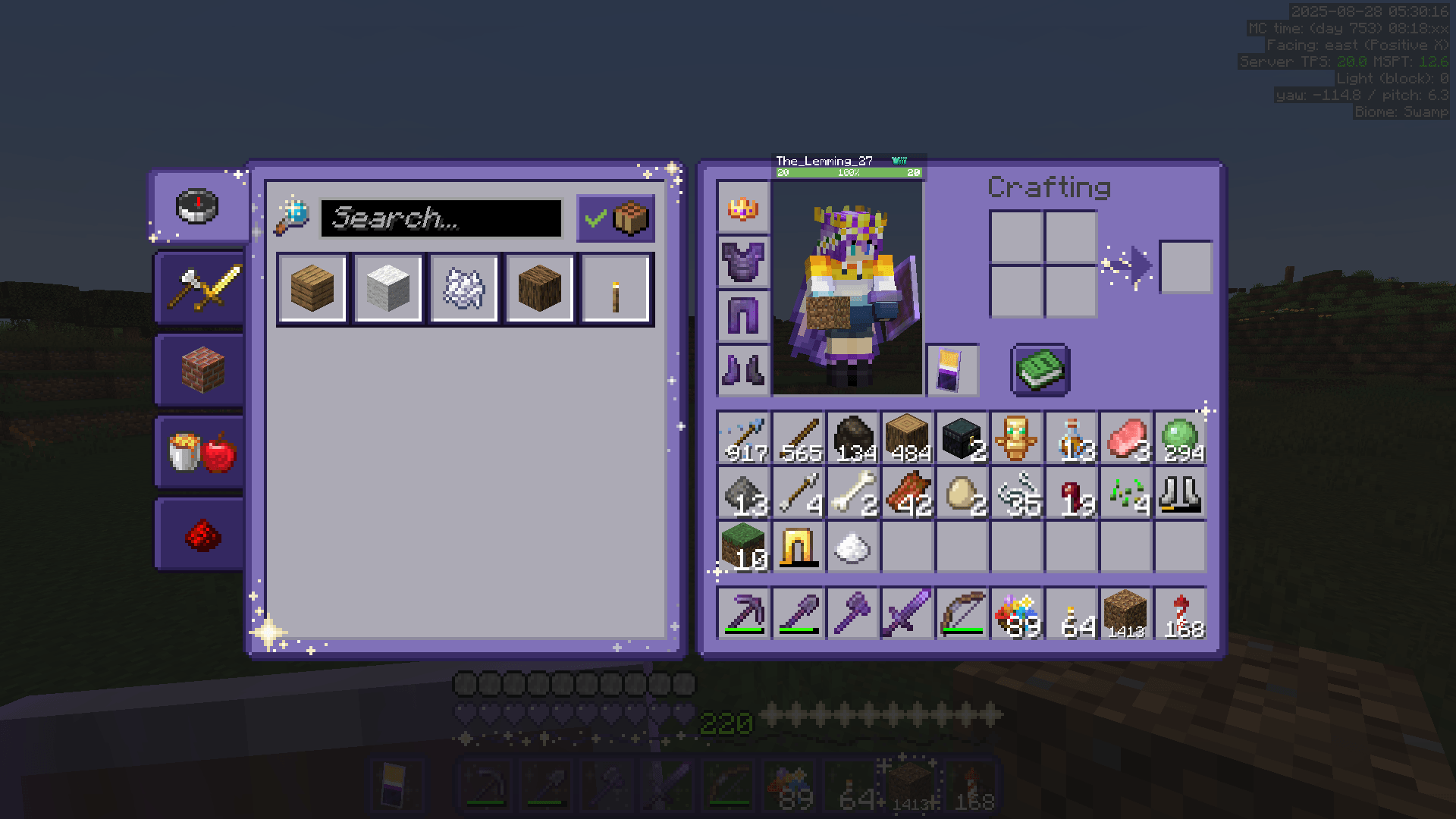Click the oak planks result in the item list
The height and width of the screenshot is (819, 1456).
click(312, 288)
